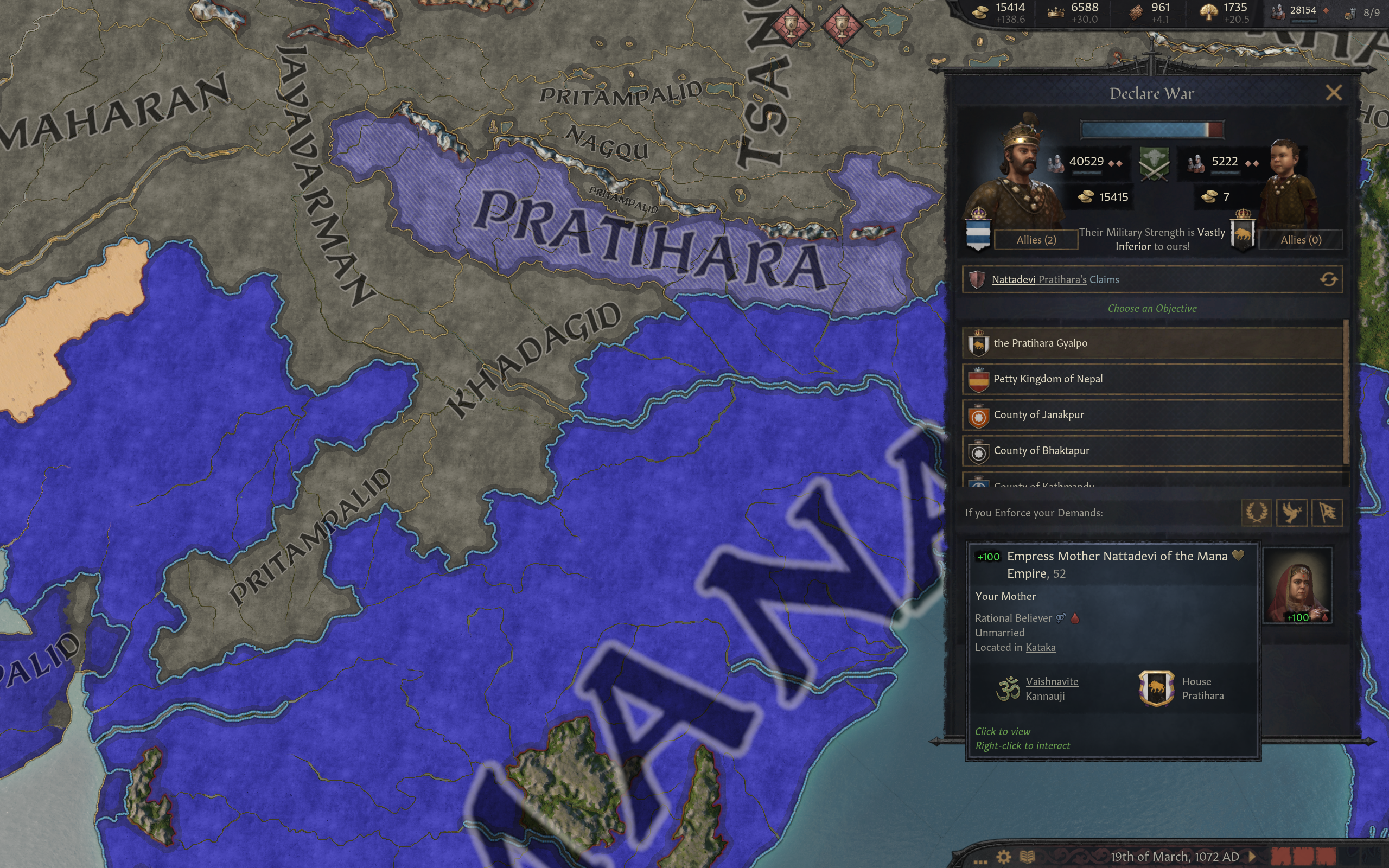Screen dimensions: 1389x868
Task: Choose Petty Kingdom of Nepal objective
Action: [x=1152, y=379]
